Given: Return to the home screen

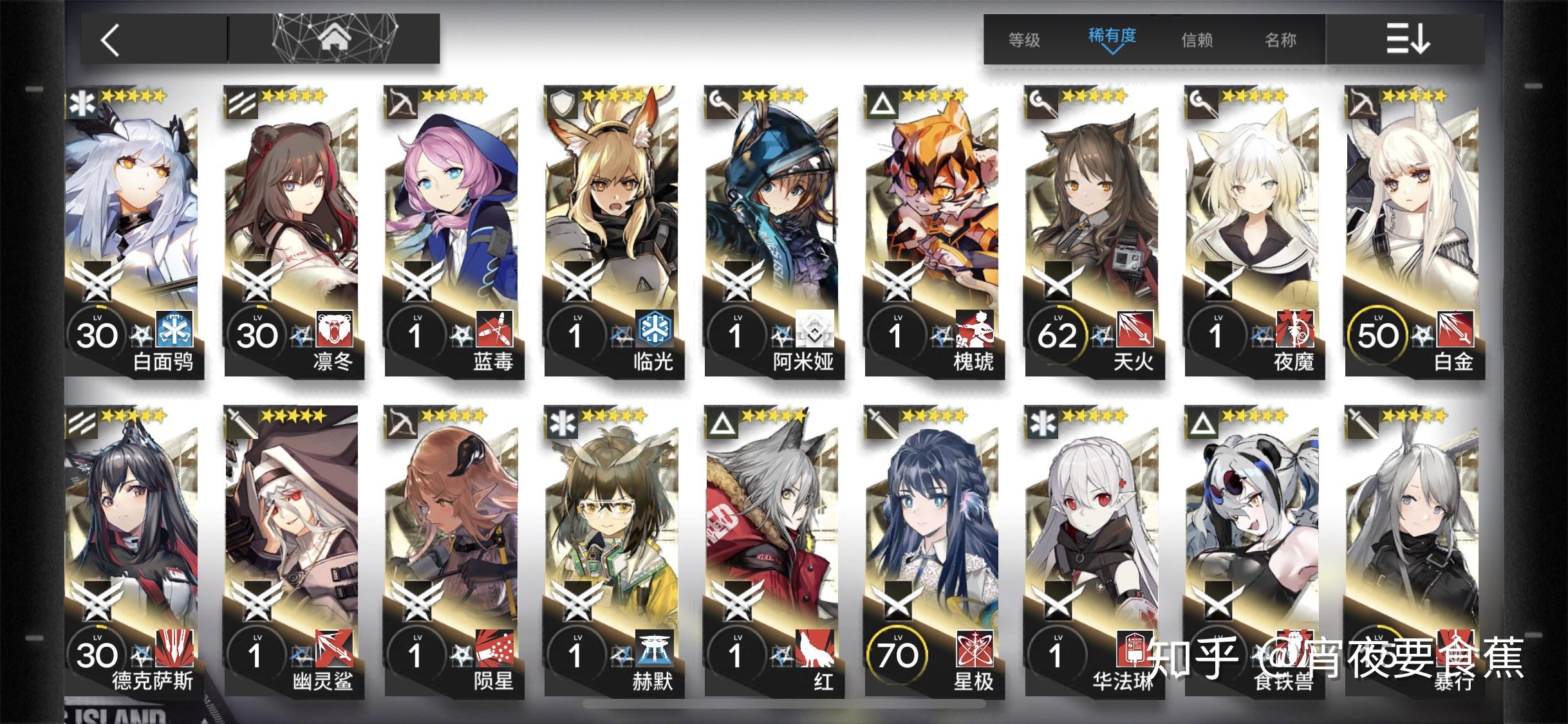Looking at the screenshot, I should click(333, 39).
